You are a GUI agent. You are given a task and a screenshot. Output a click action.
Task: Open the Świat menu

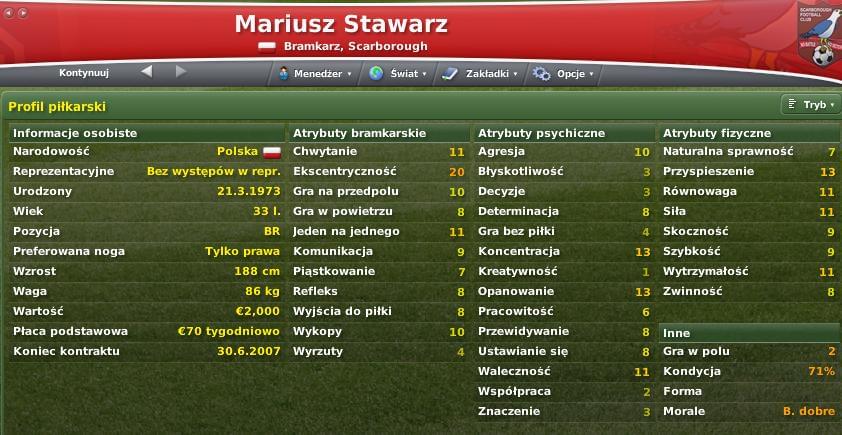click(x=398, y=73)
